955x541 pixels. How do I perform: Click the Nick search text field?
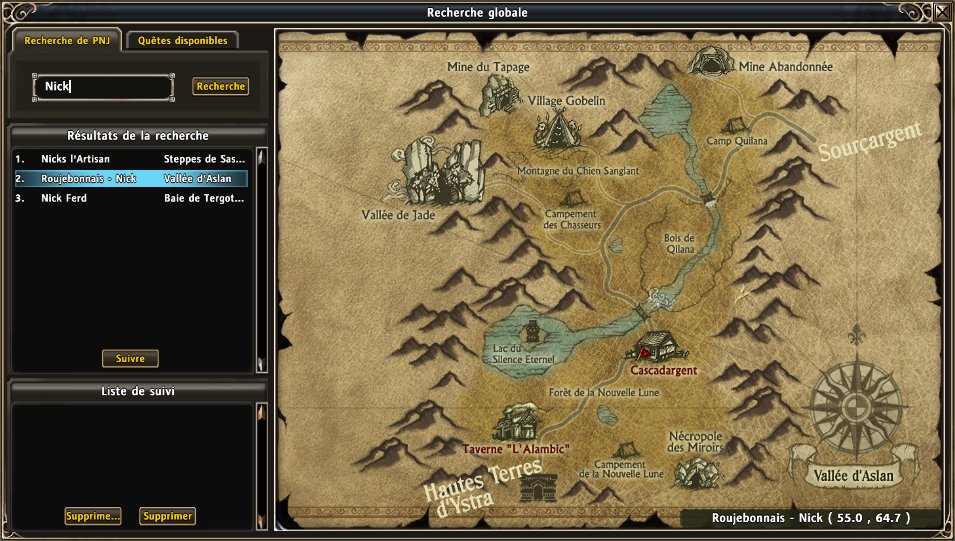click(x=104, y=87)
